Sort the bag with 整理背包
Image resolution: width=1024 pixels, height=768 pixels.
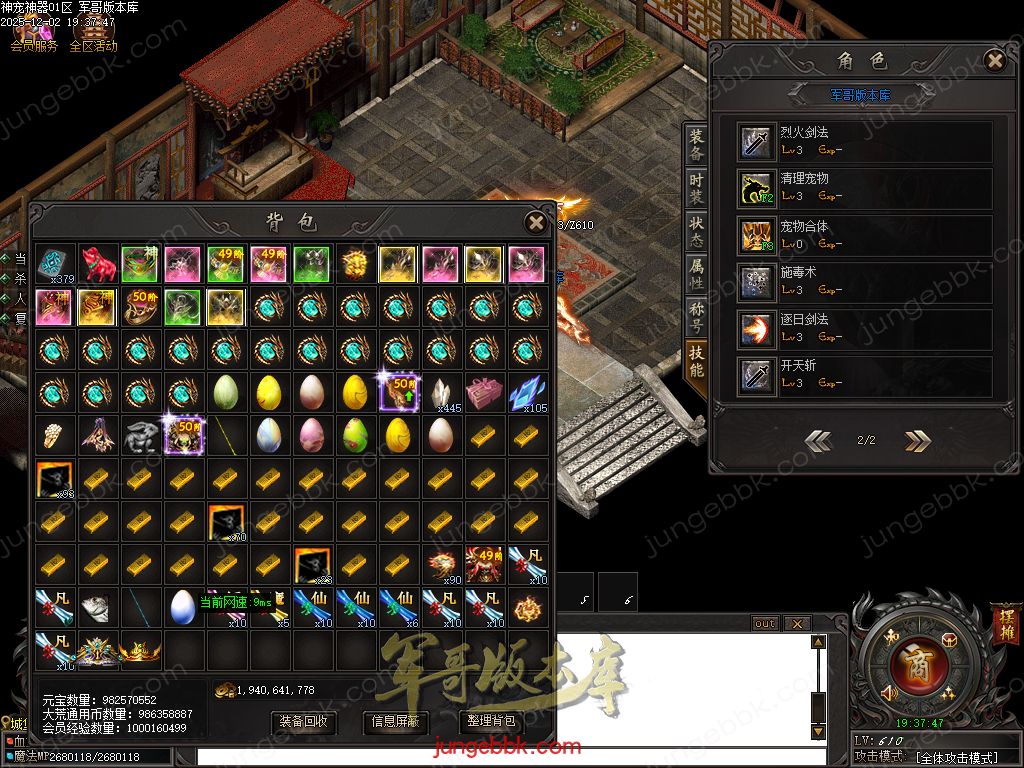(490, 721)
